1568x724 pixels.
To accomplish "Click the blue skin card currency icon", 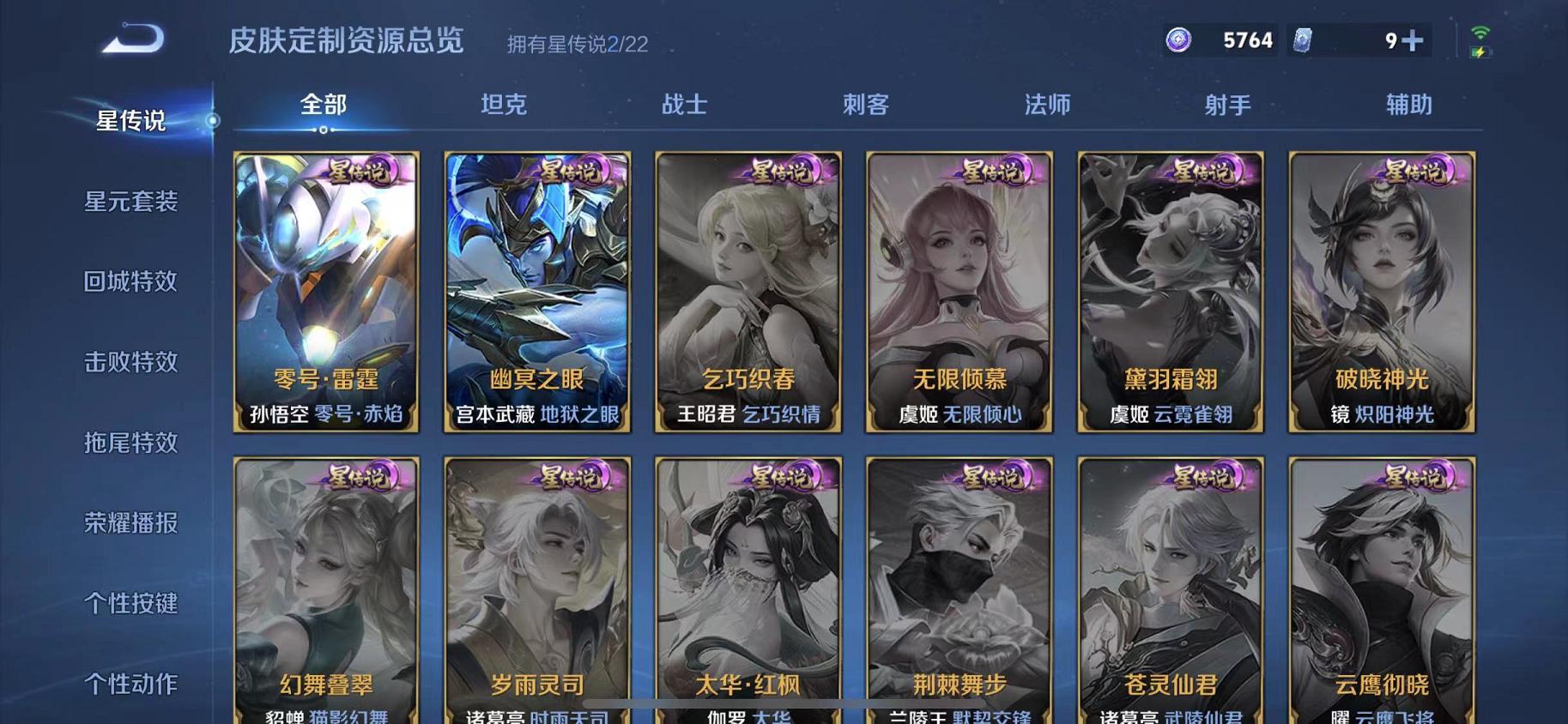I will 1305,39.
